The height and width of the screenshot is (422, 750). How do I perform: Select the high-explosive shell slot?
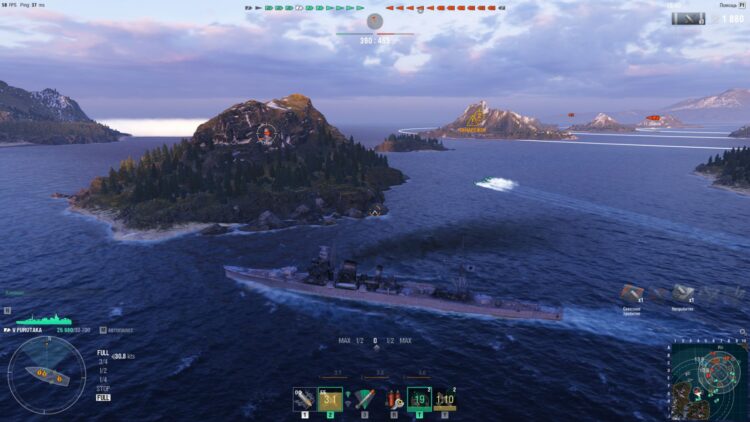tap(303, 399)
